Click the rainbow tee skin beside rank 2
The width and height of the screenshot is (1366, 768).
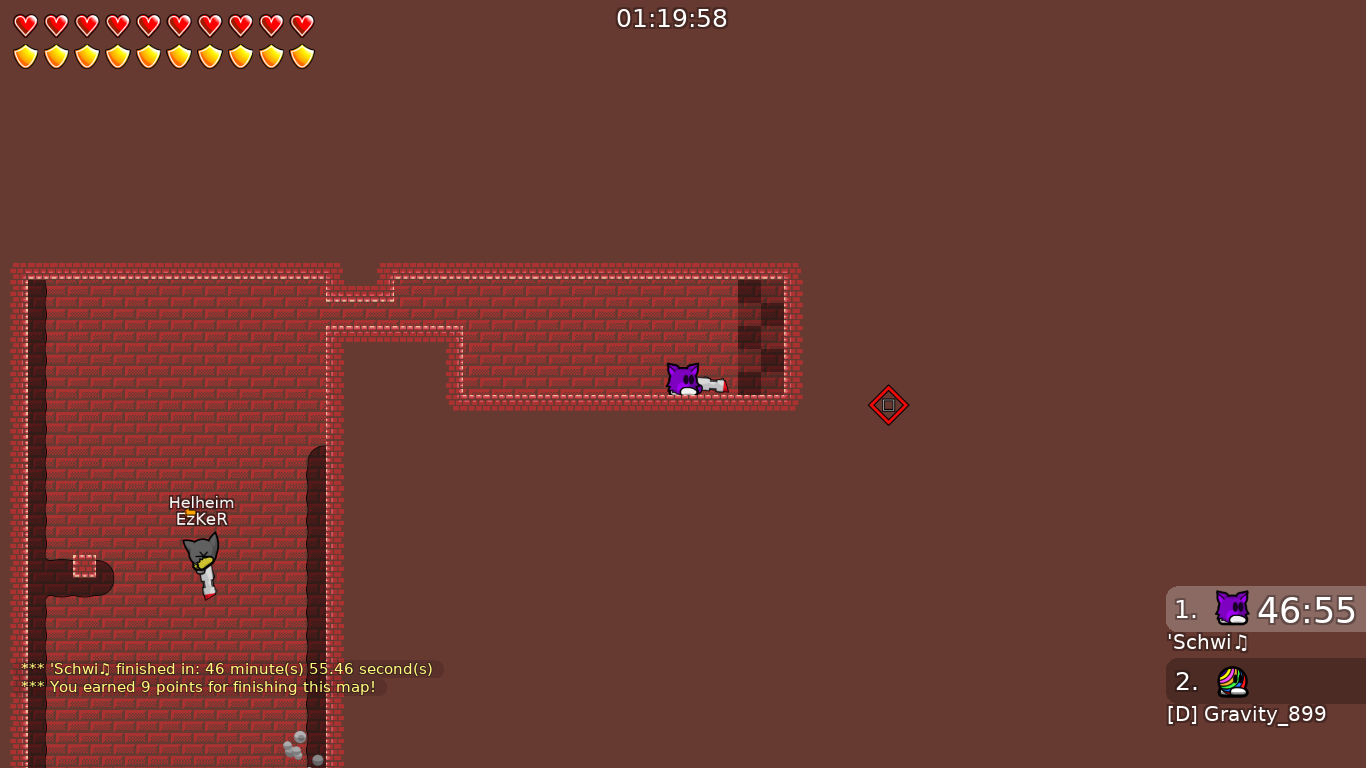coord(1231,680)
